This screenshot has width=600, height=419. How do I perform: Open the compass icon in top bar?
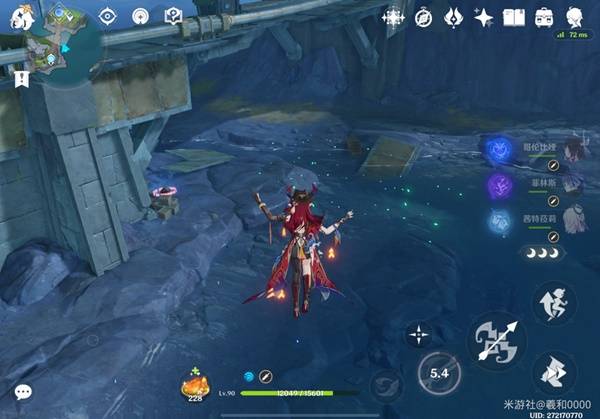click(423, 17)
